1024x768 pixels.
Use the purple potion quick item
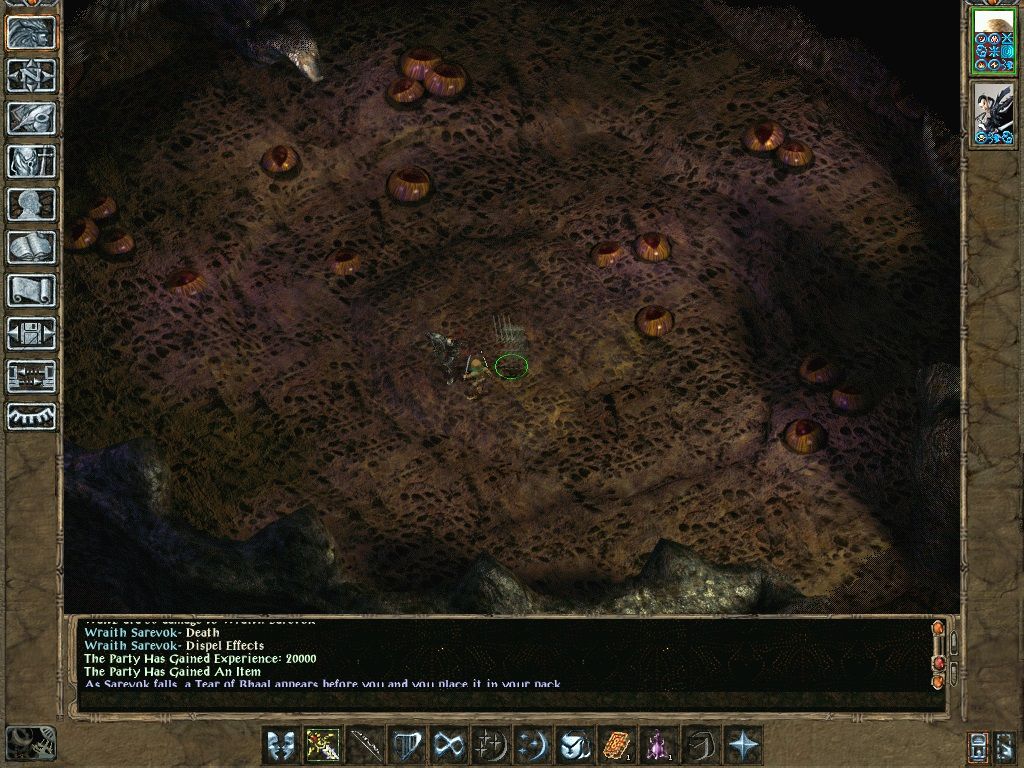(659, 745)
